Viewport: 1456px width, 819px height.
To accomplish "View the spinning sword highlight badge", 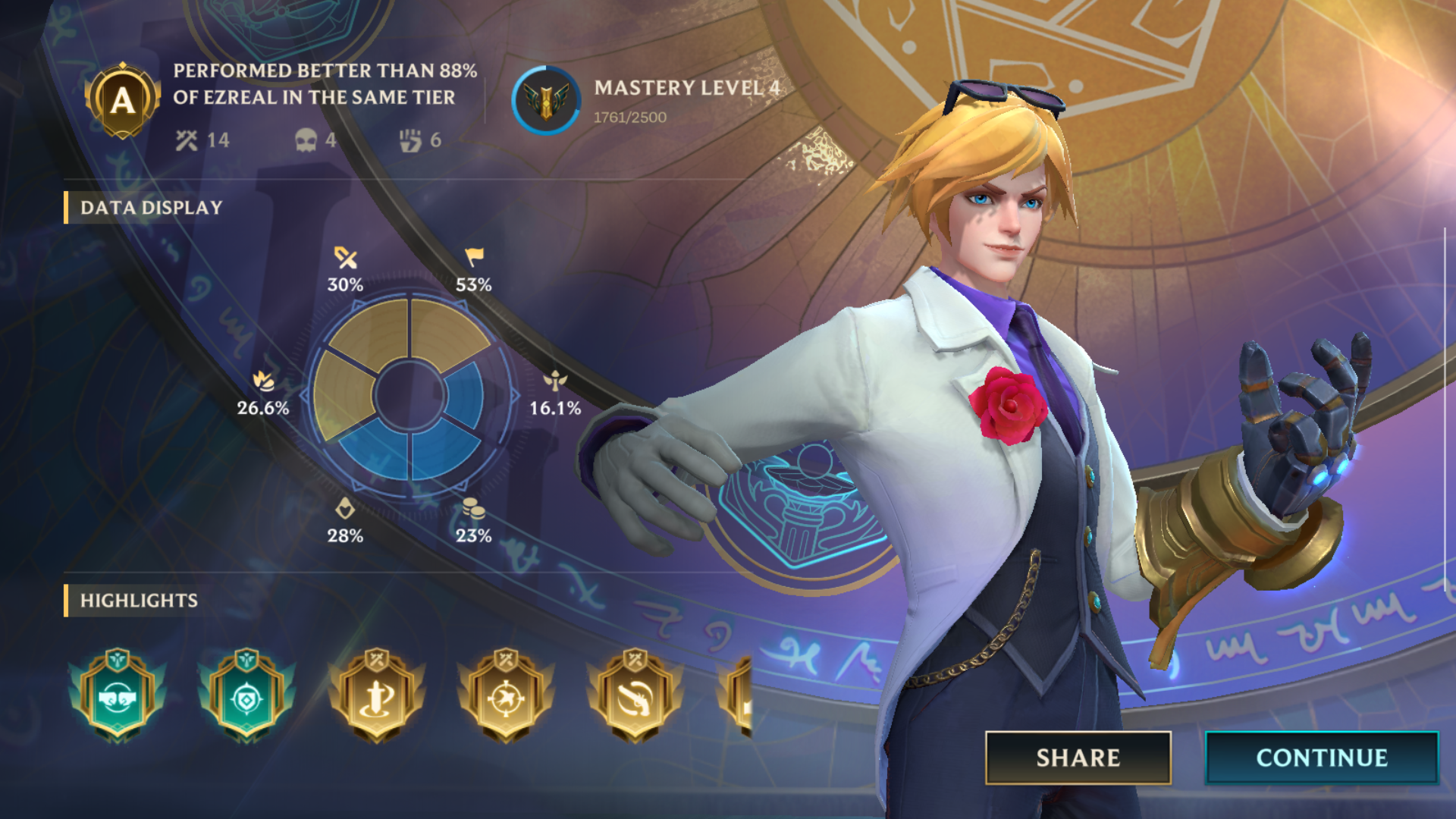I will [377, 695].
